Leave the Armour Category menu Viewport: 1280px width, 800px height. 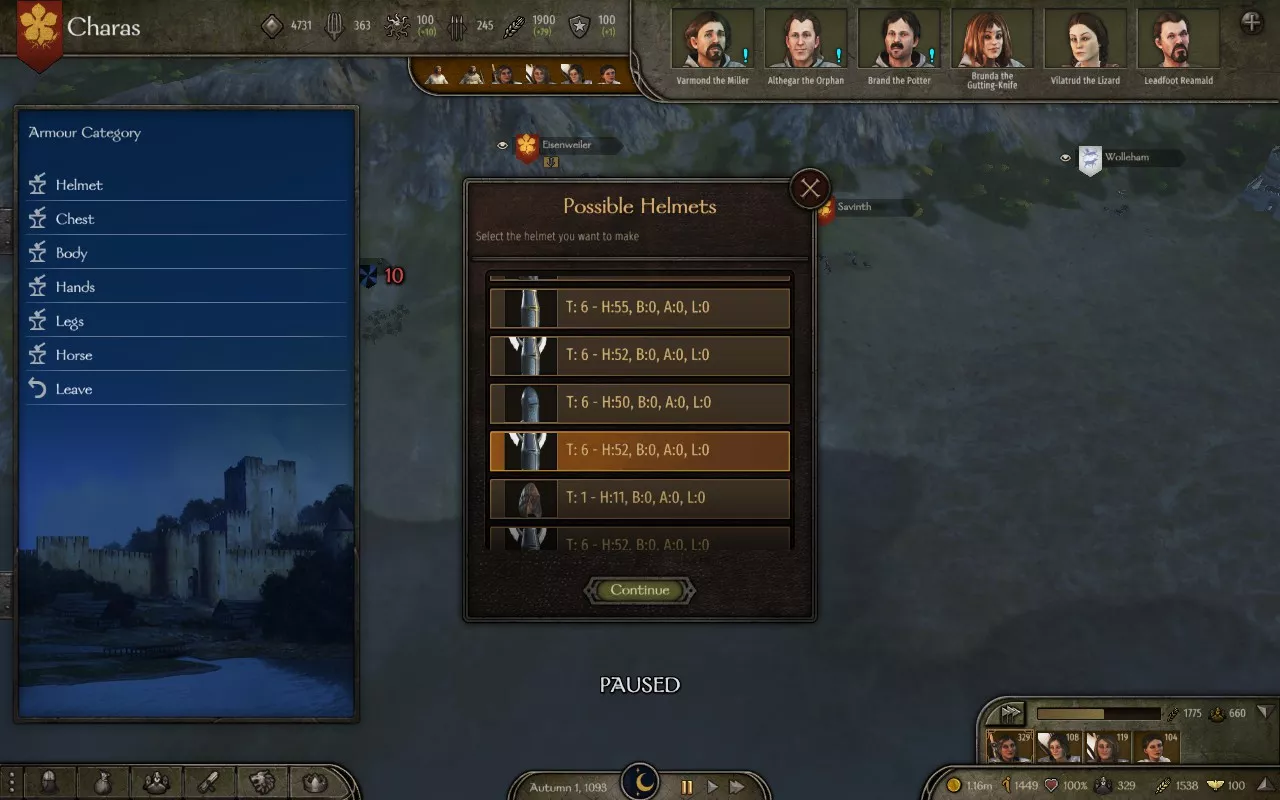[x=74, y=389]
